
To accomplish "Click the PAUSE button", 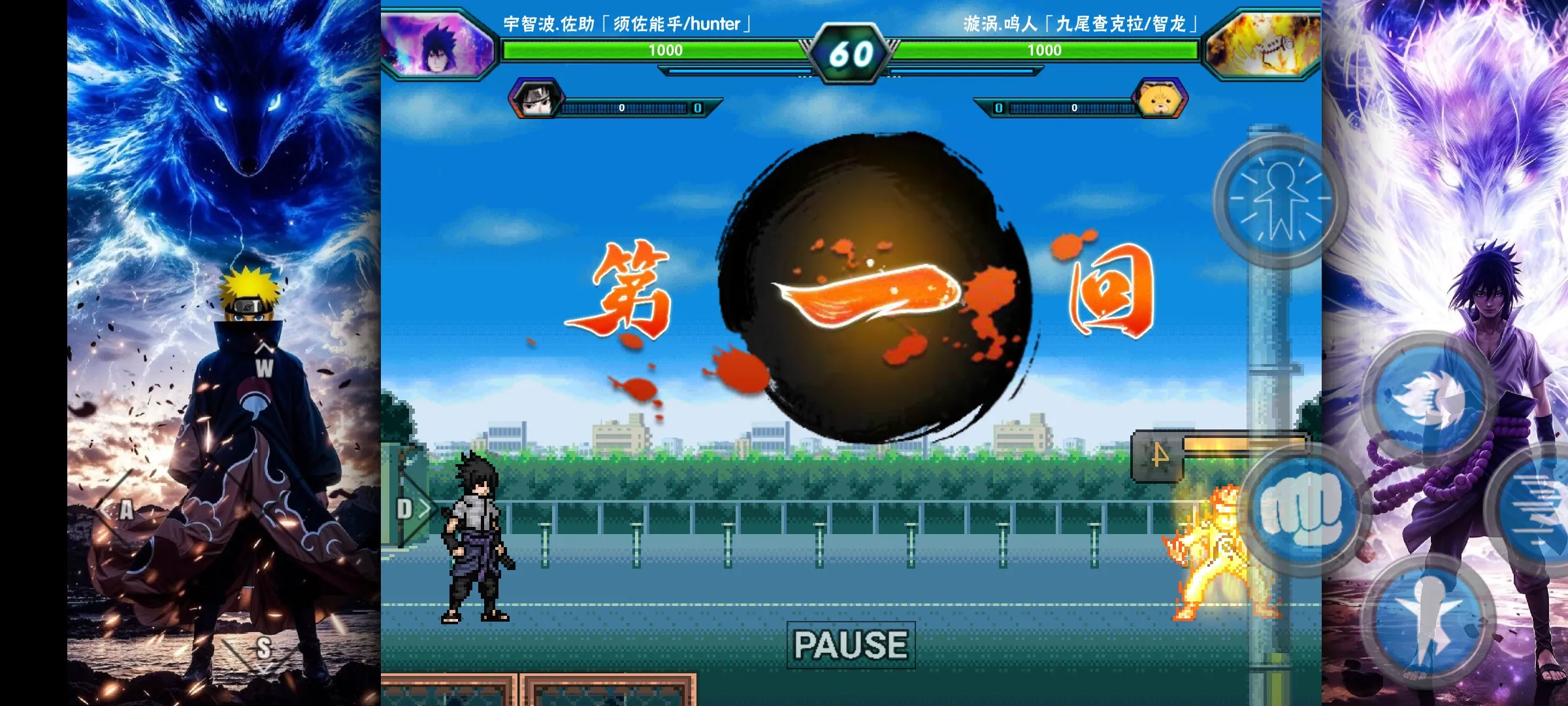I will 850,646.
